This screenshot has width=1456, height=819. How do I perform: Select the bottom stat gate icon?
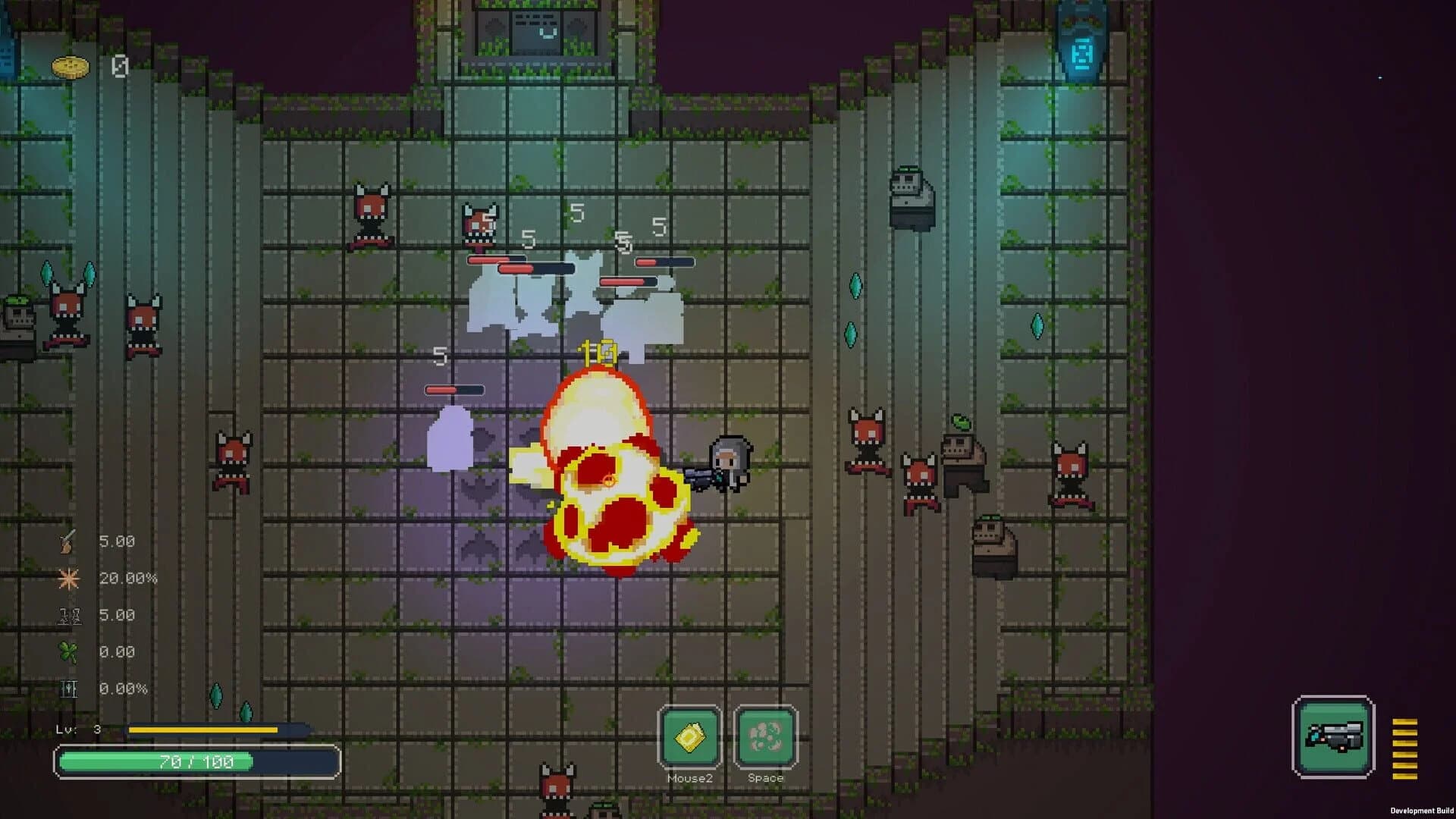coord(68,689)
